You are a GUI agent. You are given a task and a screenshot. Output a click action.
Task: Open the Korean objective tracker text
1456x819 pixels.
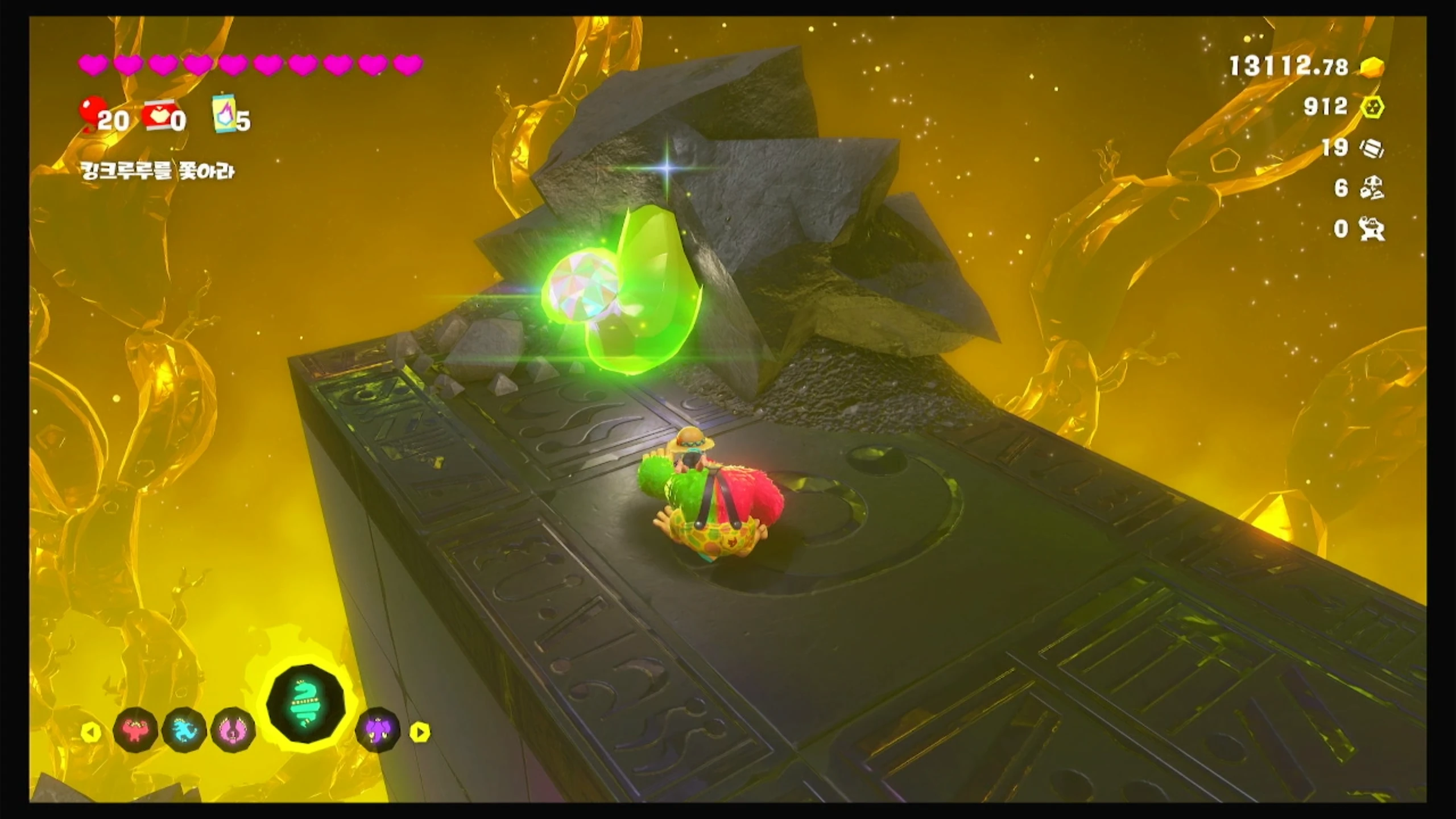(x=158, y=171)
